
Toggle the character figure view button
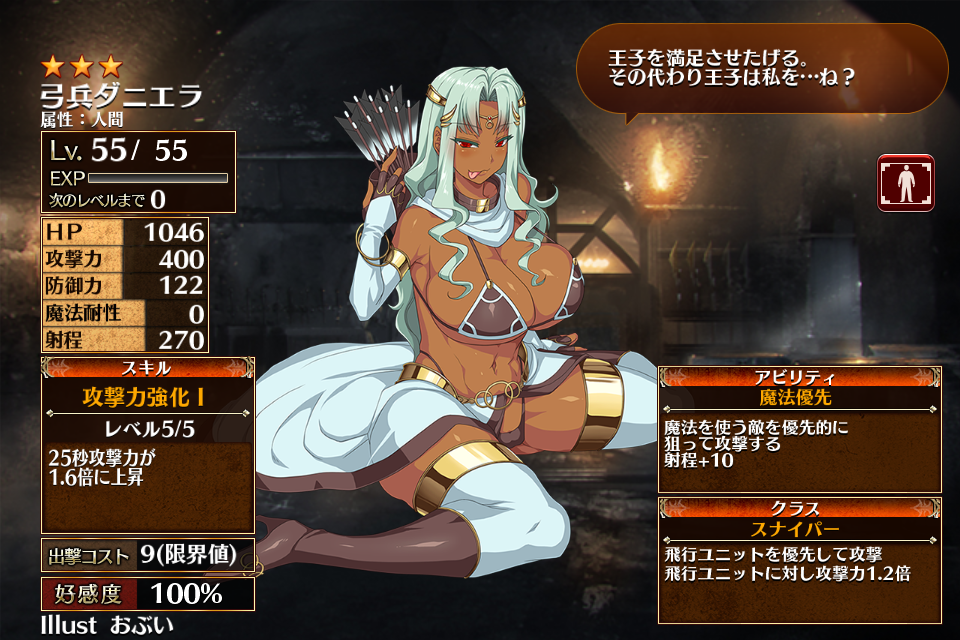point(905,182)
